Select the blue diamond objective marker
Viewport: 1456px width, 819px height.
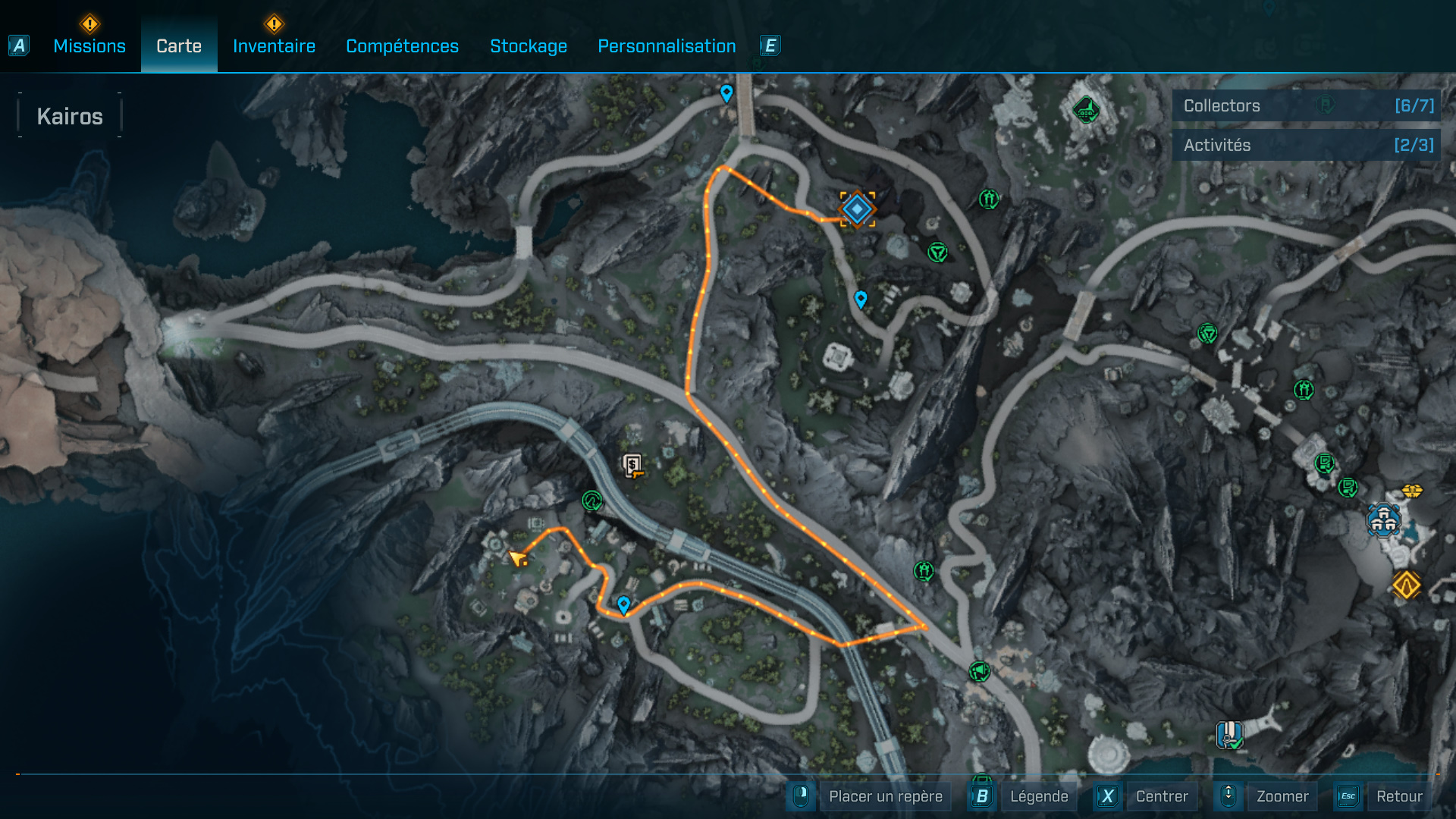pyautogui.click(x=857, y=209)
